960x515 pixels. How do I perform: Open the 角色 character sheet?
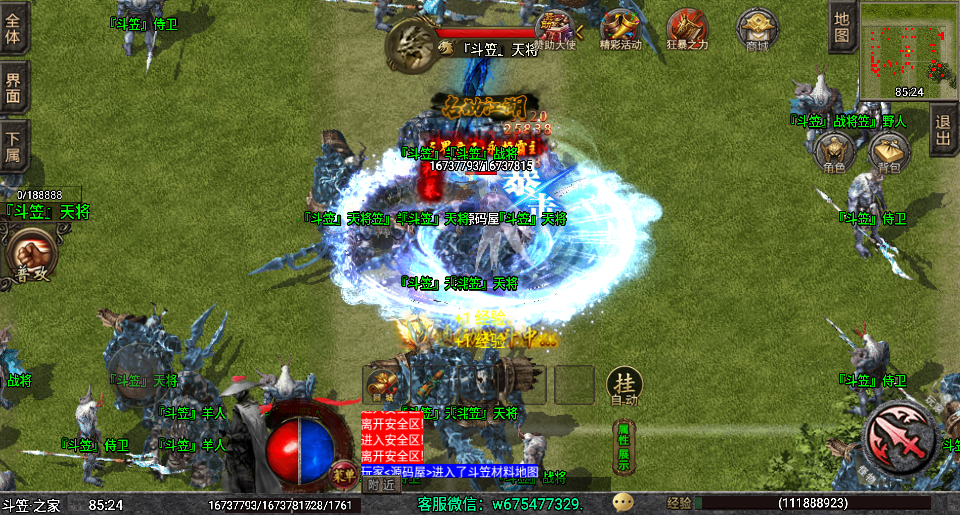click(834, 153)
